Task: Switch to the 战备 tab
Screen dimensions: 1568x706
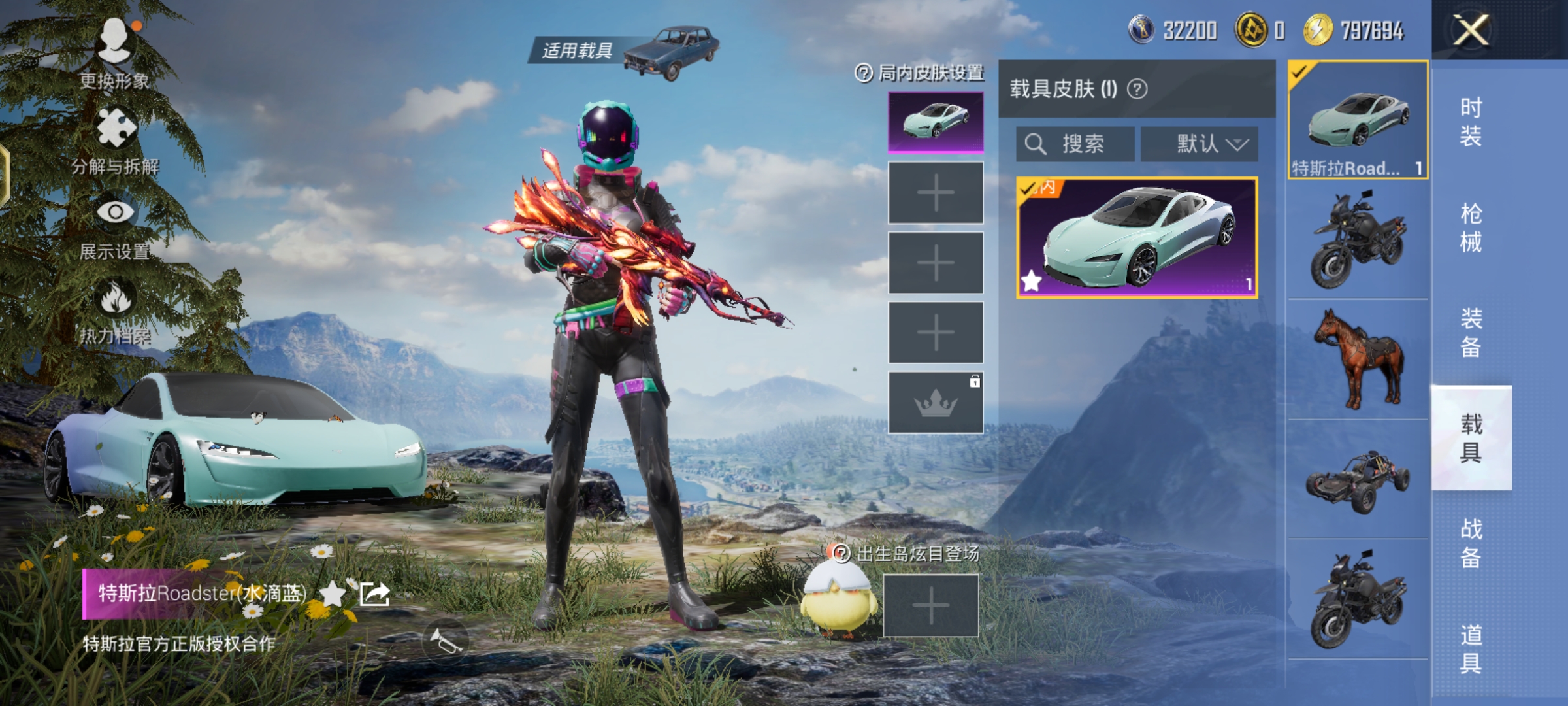Action: [1471, 543]
